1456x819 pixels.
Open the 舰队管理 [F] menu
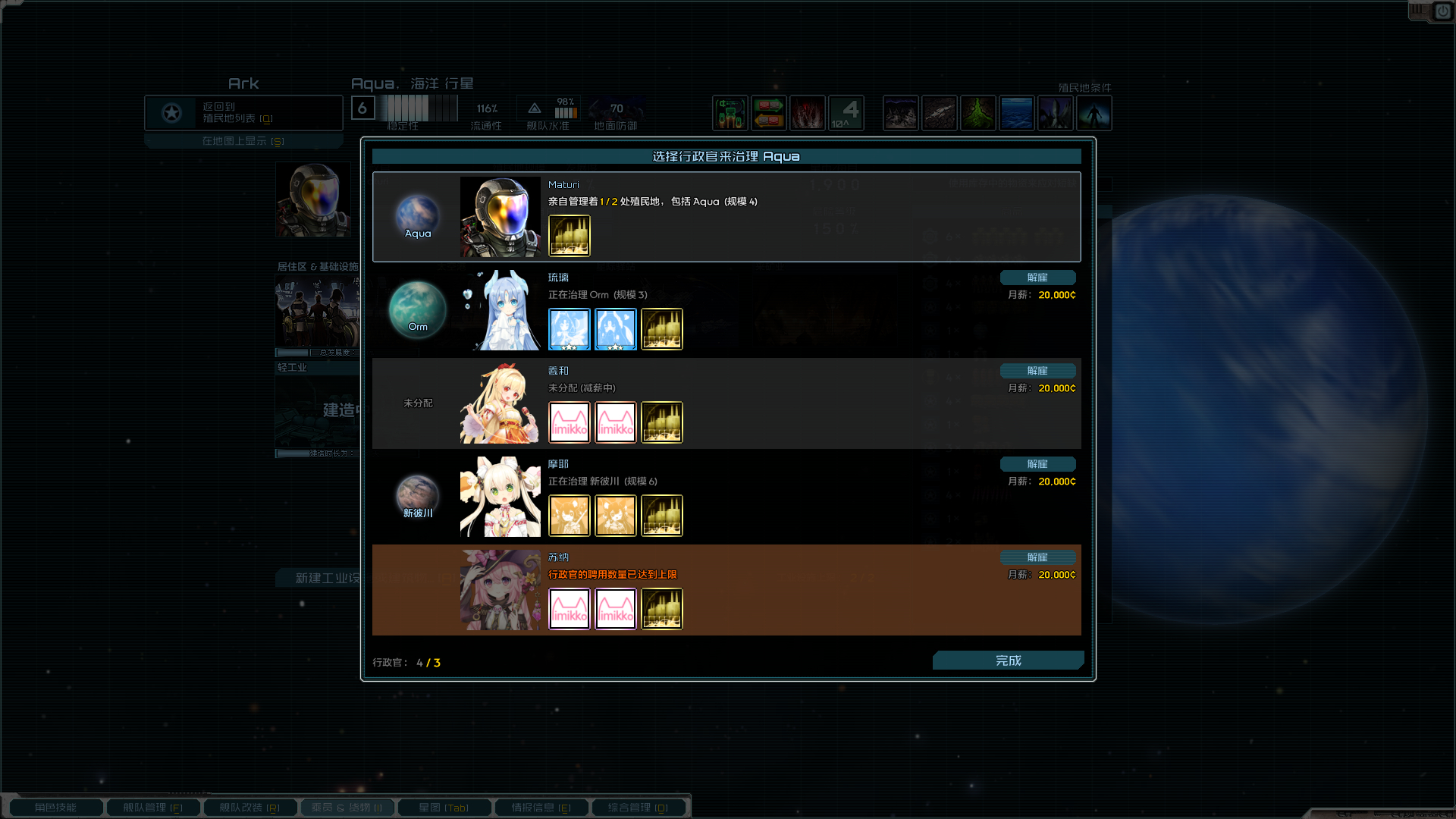click(x=152, y=807)
